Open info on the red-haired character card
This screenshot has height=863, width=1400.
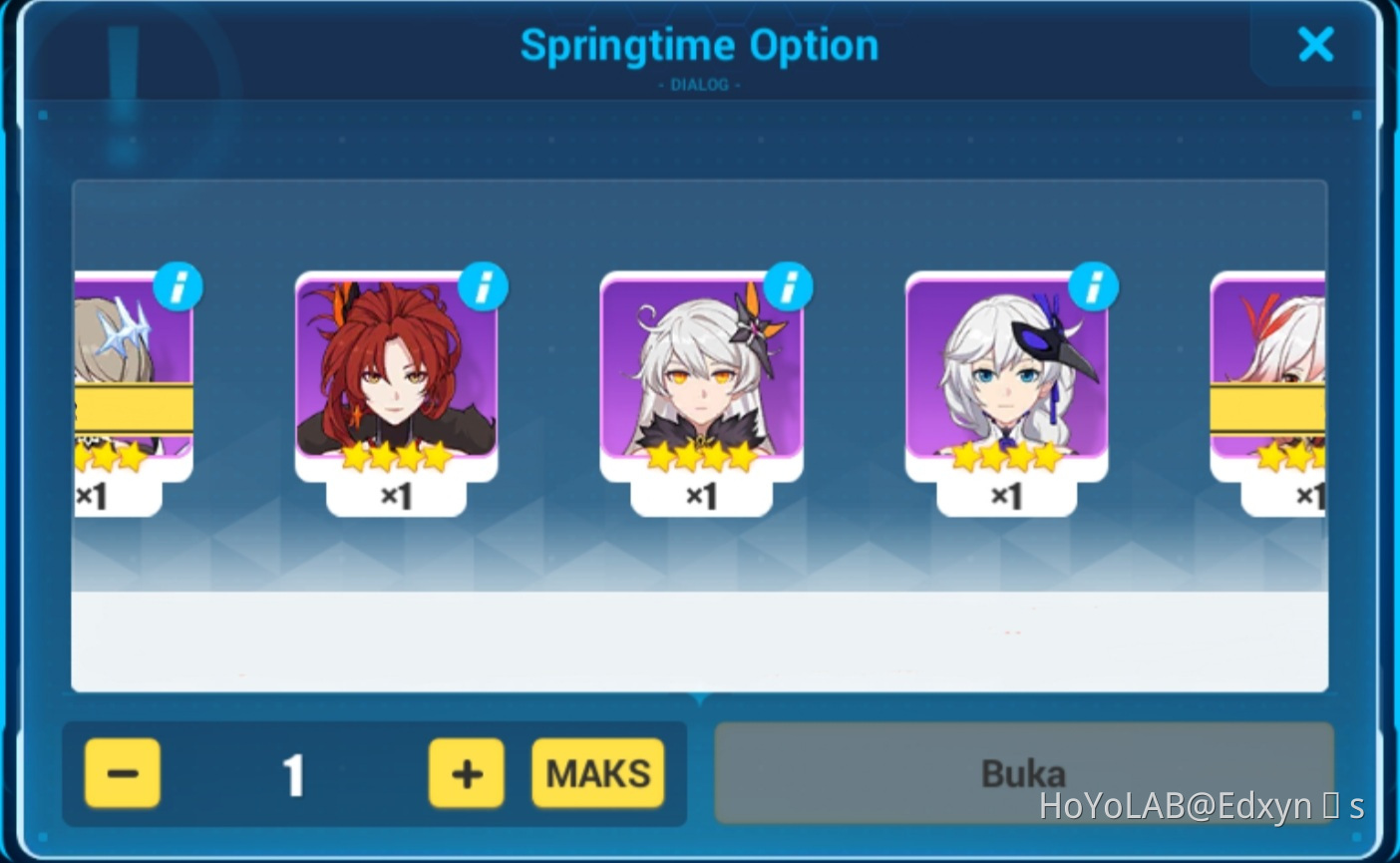pyautogui.click(x=484, y=285)
